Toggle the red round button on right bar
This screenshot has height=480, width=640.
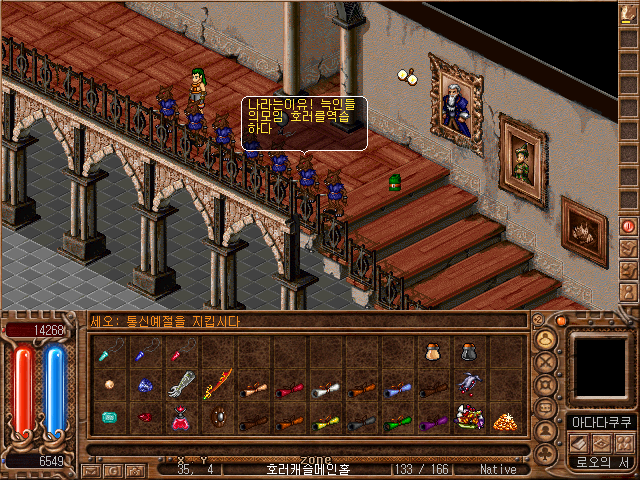point(629,226)
